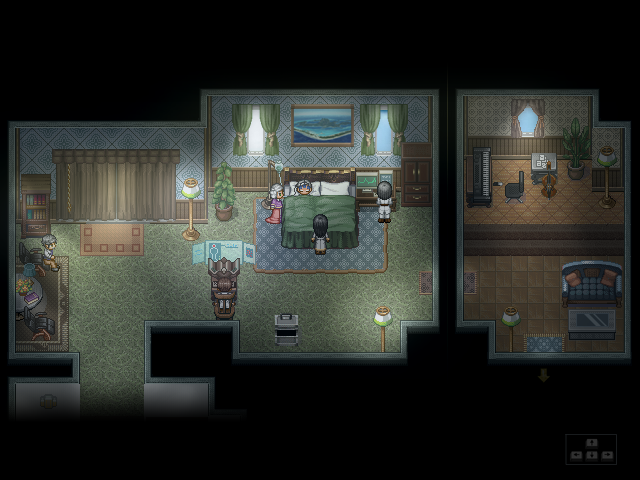Click the yellow exit arrow marker
Image resolution: width=640 pixels, height=480 pixels.
[x=544, y=376]
